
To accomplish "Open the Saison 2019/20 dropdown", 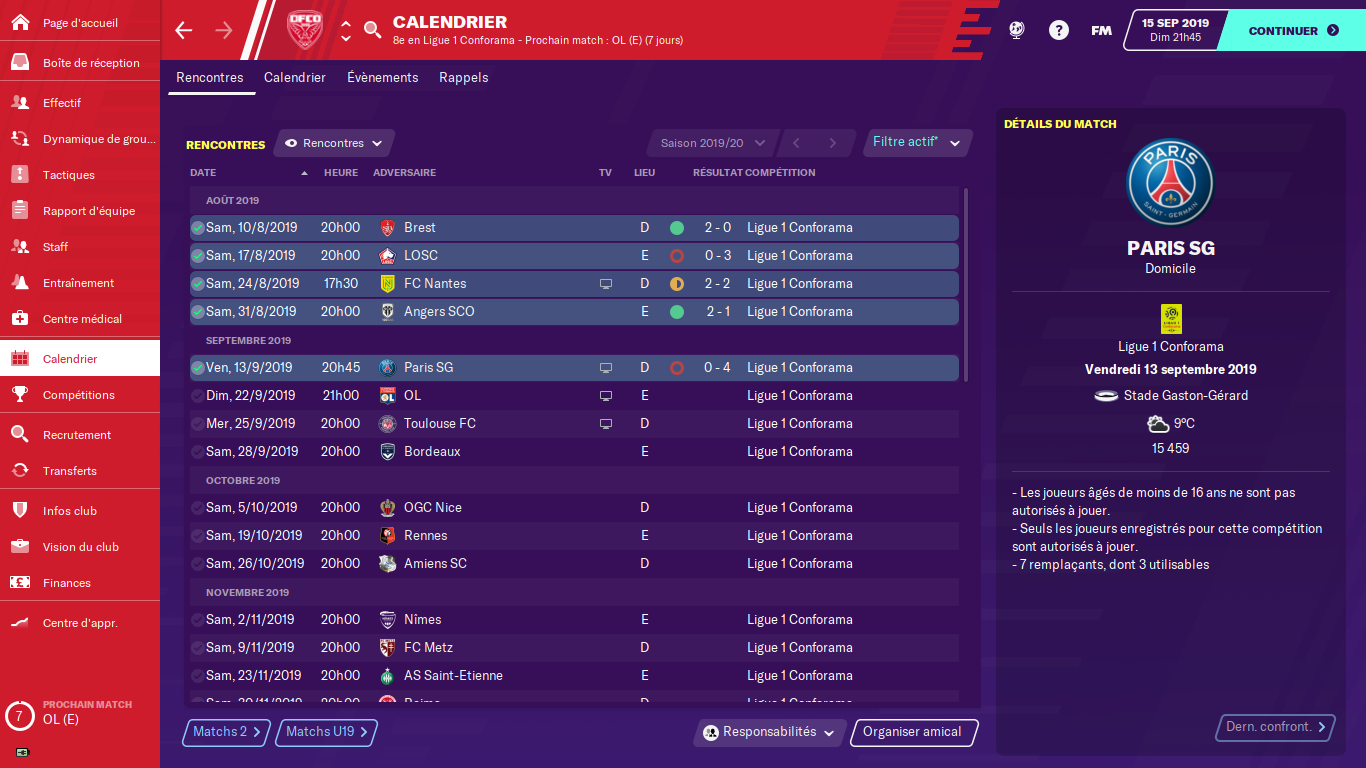I will [x=712, y=143].
